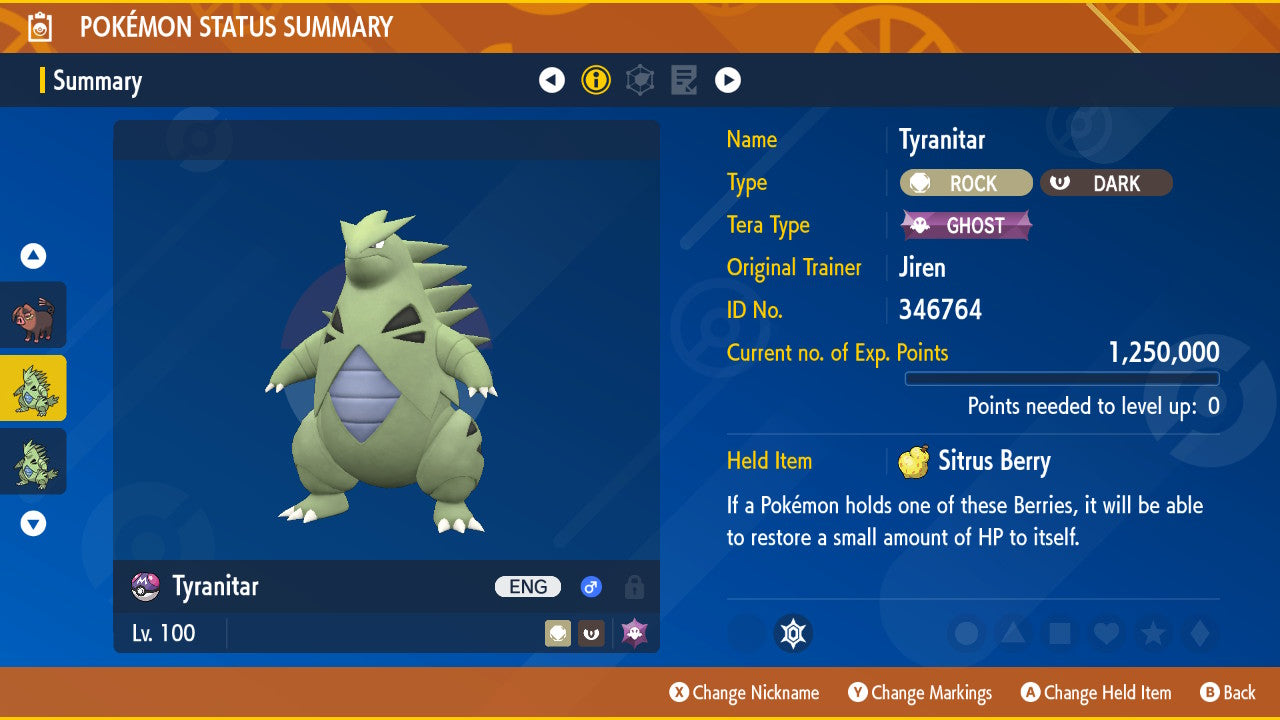The height and width of the screenshot is (720, 1280).
Task: Show the next party Pokémon with down arrow
Action: tap(33, 523)
